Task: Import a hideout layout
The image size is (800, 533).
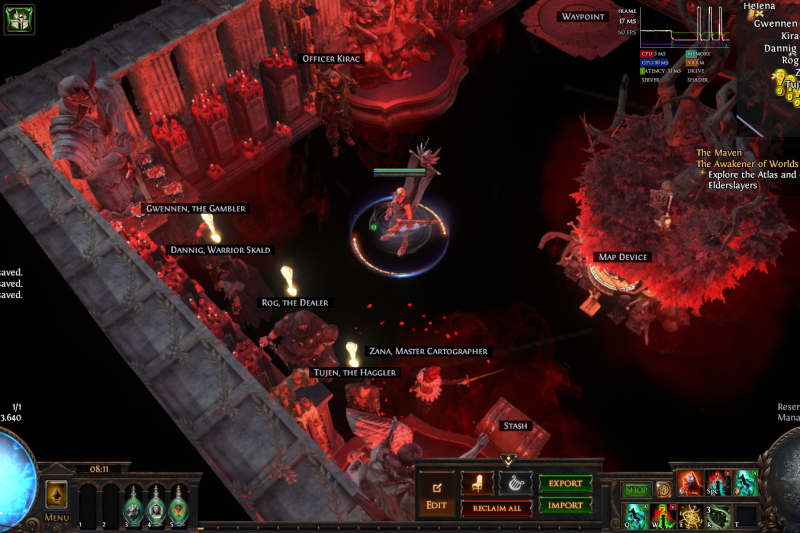Action: click(566, 505)
